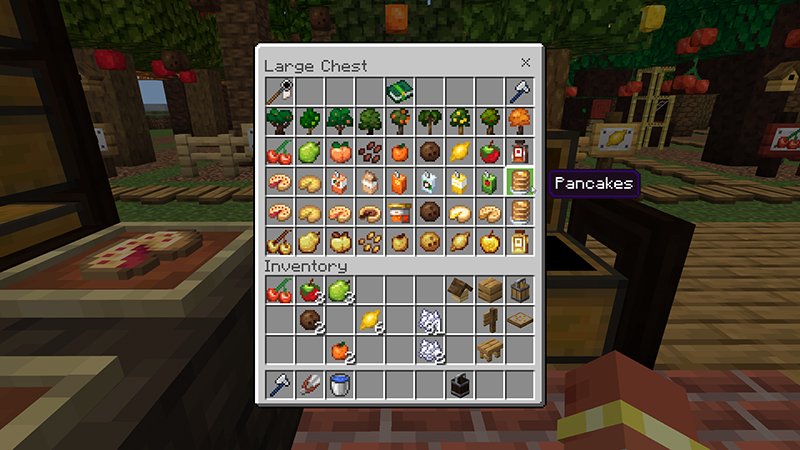Pick up the inventory coconut stack
Screen dimensions: 800x450
(310, 321)
